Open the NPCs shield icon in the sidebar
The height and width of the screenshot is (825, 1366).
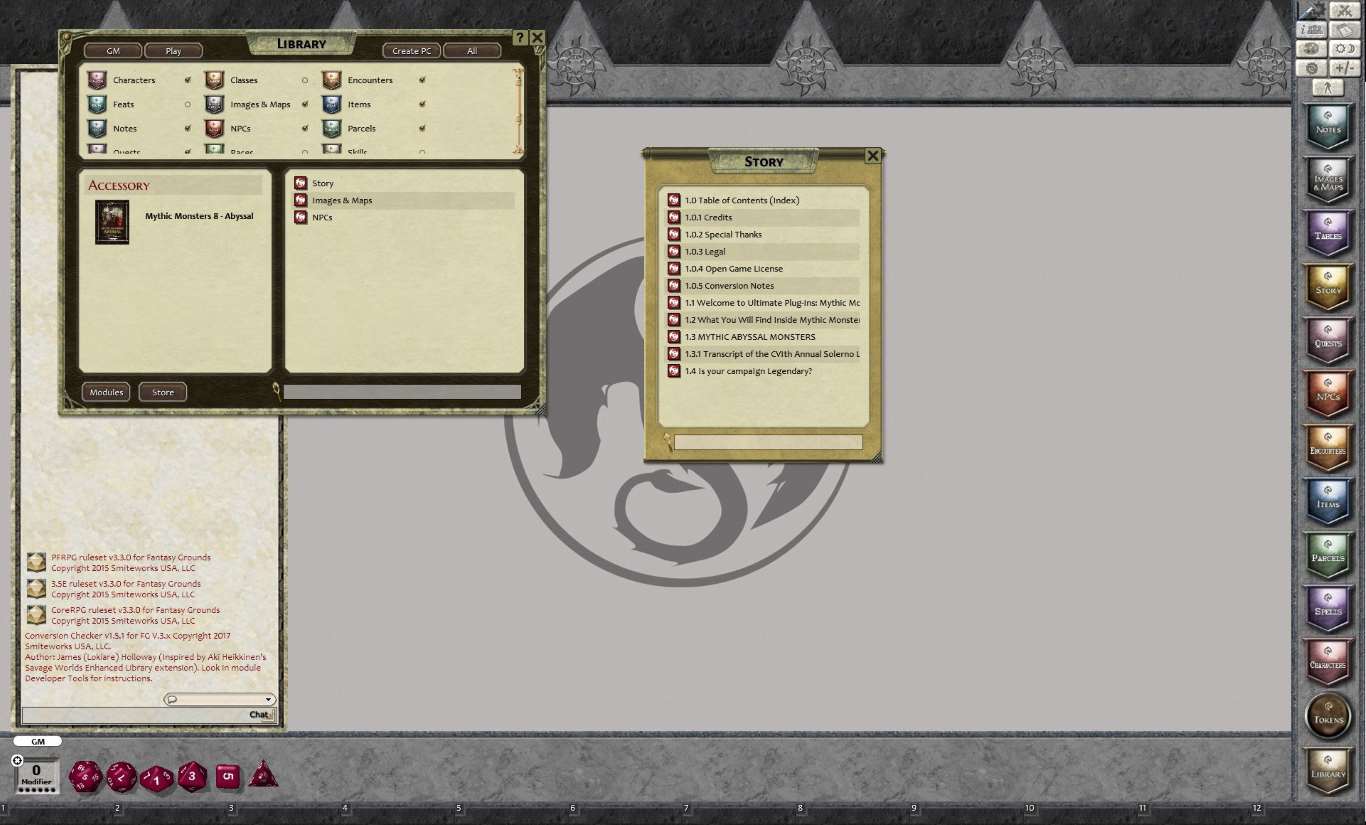click(x=1328, y=393)
